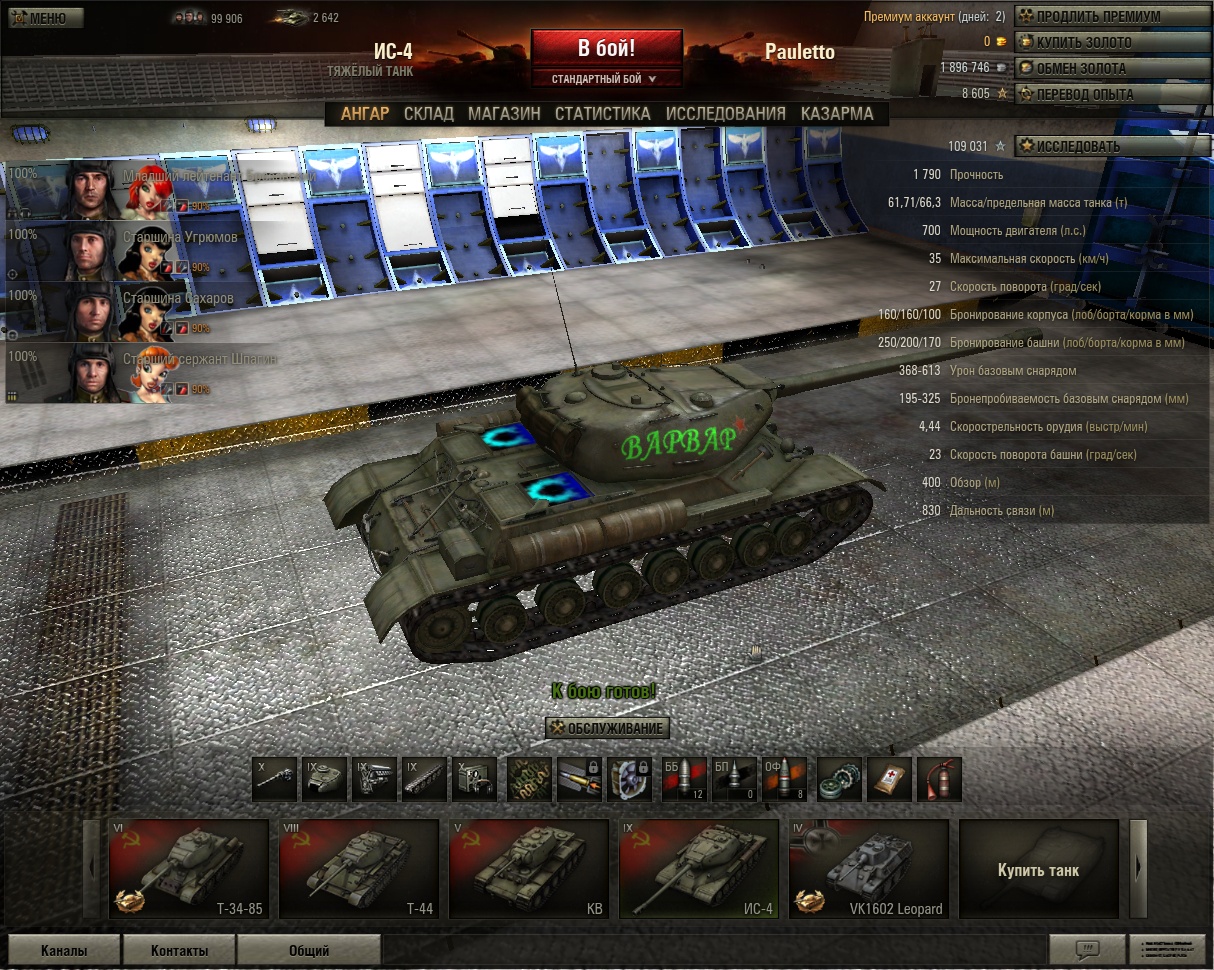Open the МЕНЮ button
The width and height of the screenshot is (1214, 970).
[x=43, y=18]
